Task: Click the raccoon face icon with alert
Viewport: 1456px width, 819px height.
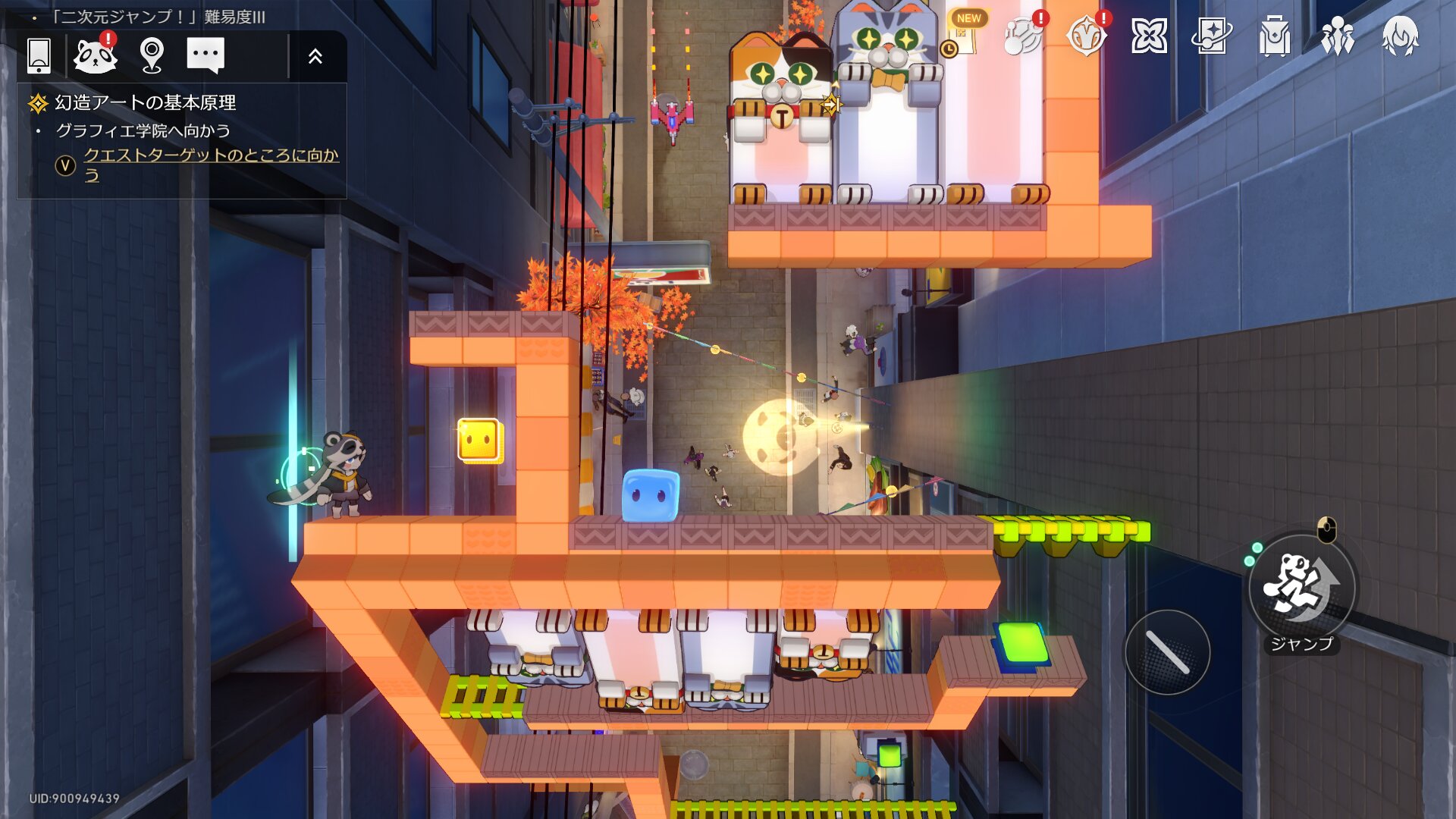Action: click(x=96, y=55)
